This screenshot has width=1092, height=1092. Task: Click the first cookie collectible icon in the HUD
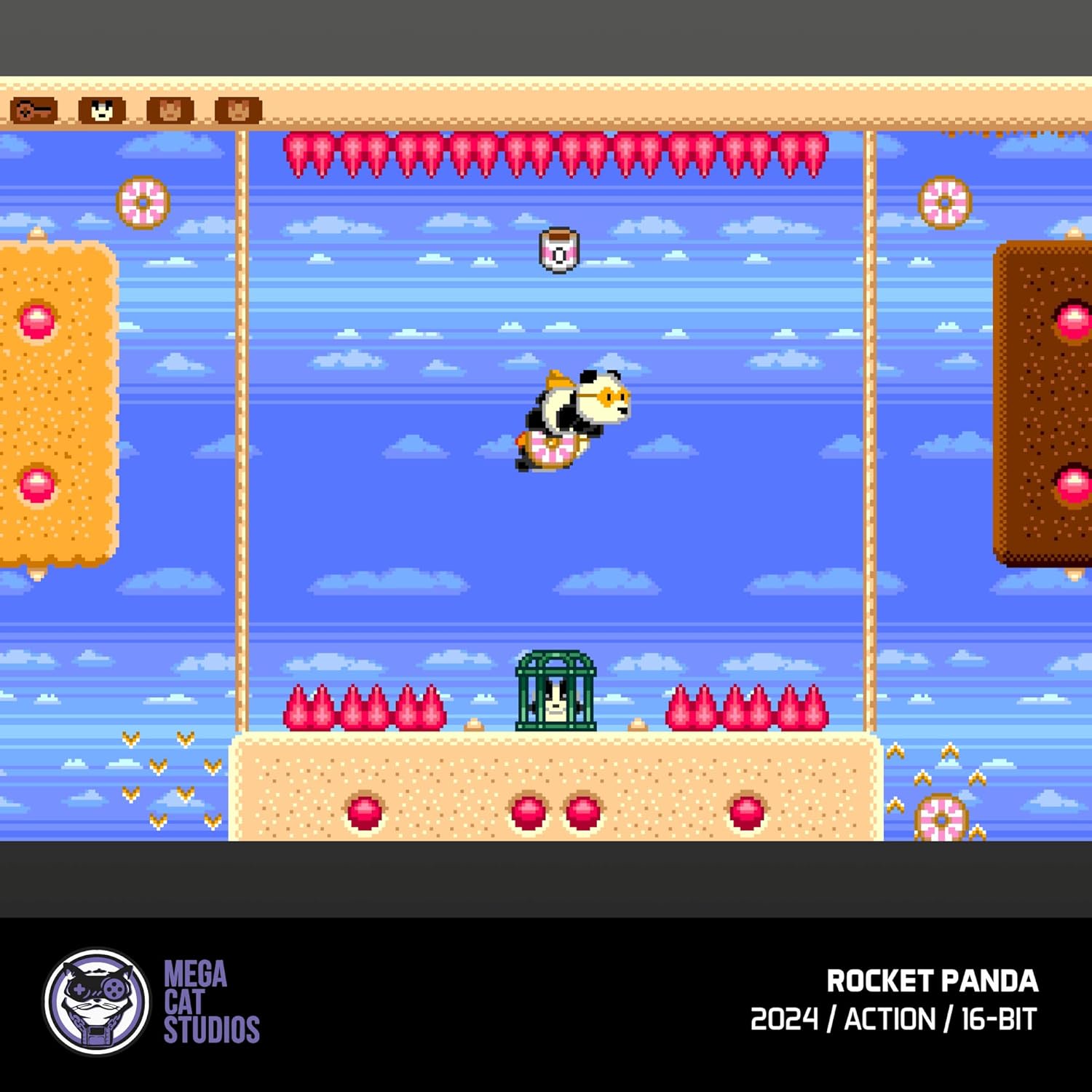click(x=169, y=111)
